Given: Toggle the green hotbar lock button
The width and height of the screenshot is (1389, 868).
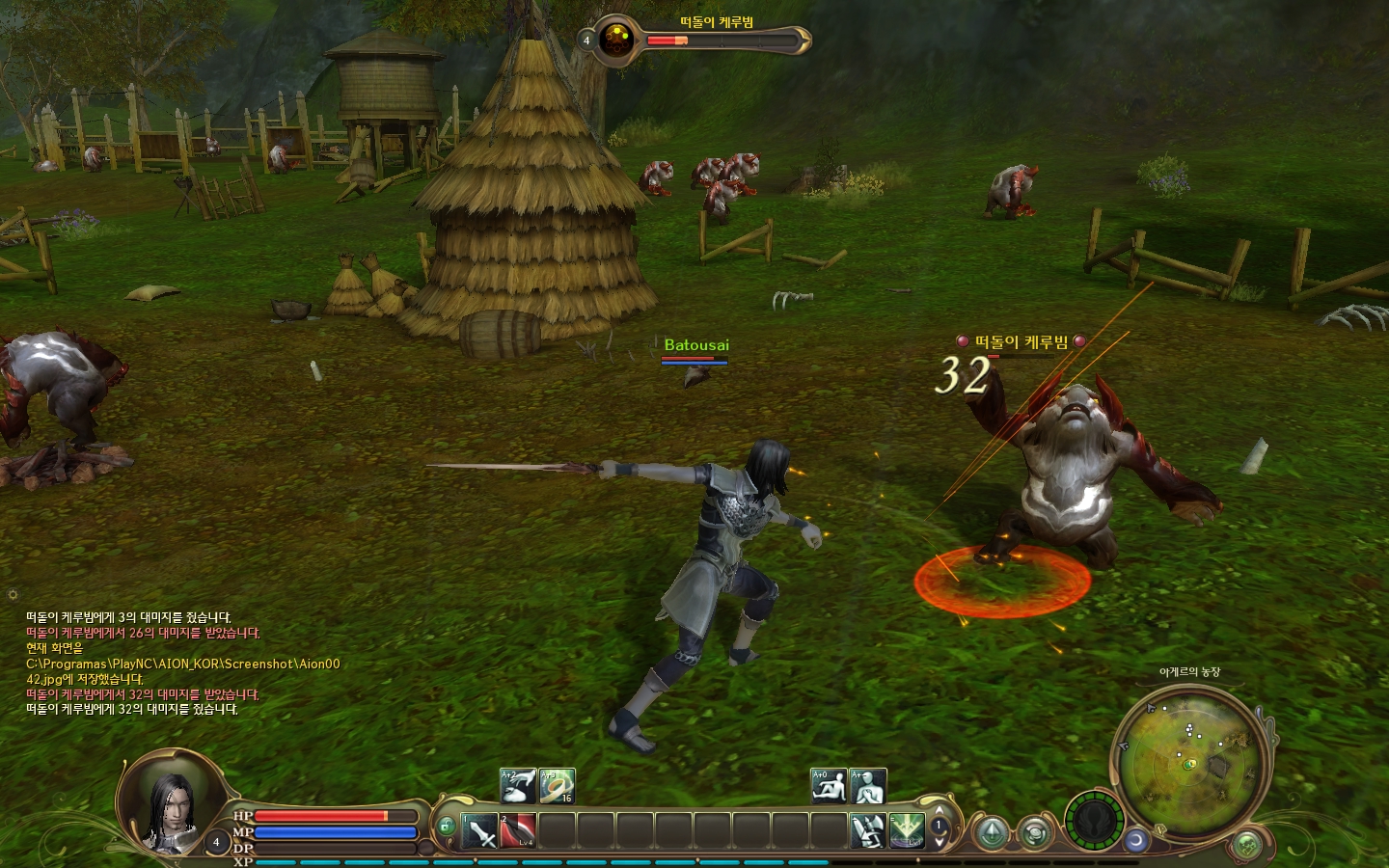Looking at the screenshot, I should (446, 827).
